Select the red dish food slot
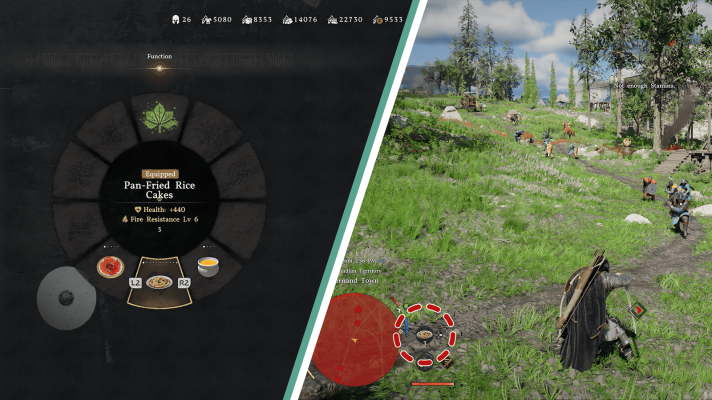The width and height of the screenshot is (712, 400). pos(110,268)
